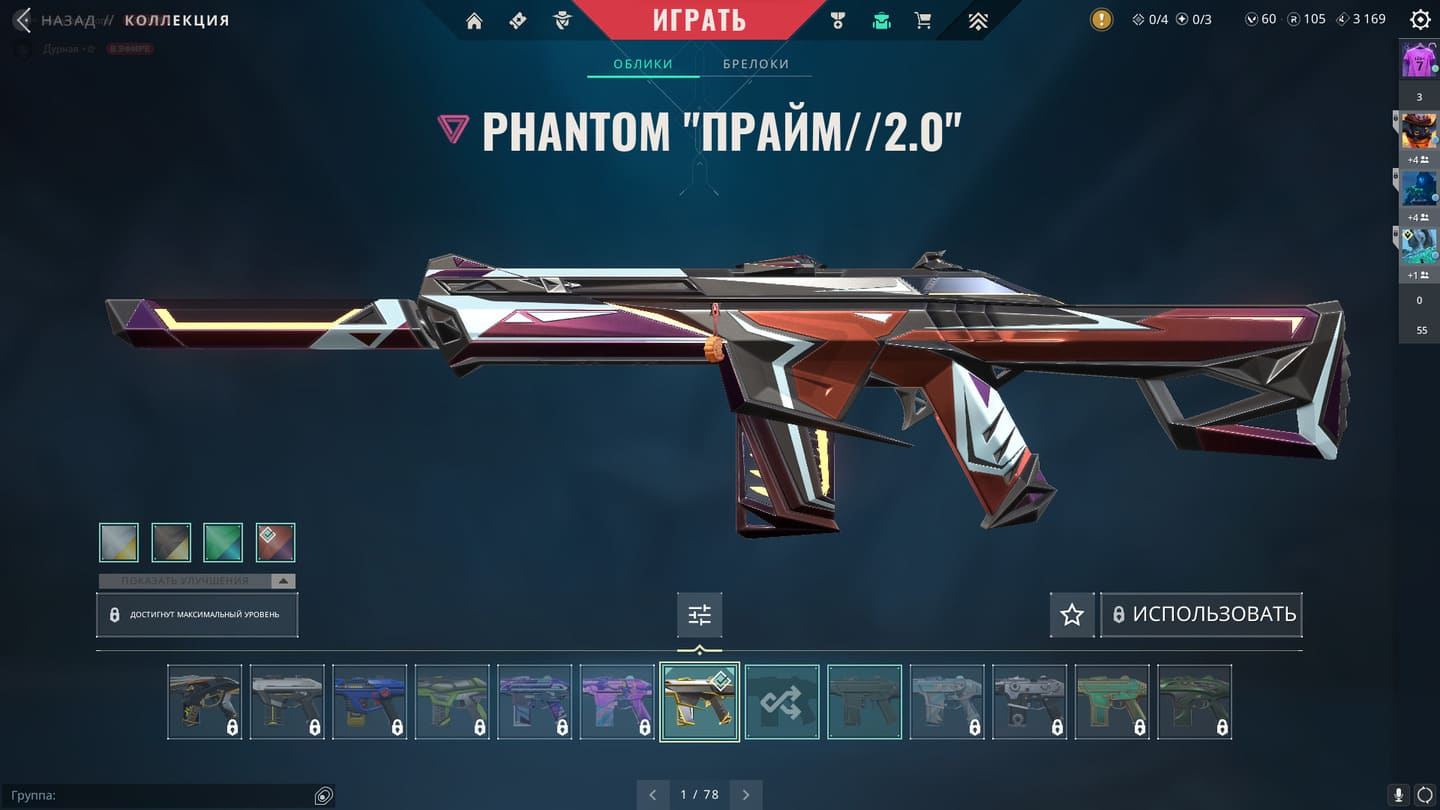Viewport: 1440px width, 810px height.
Task: Open the store shopping cart icon
Action: point(923,21)
